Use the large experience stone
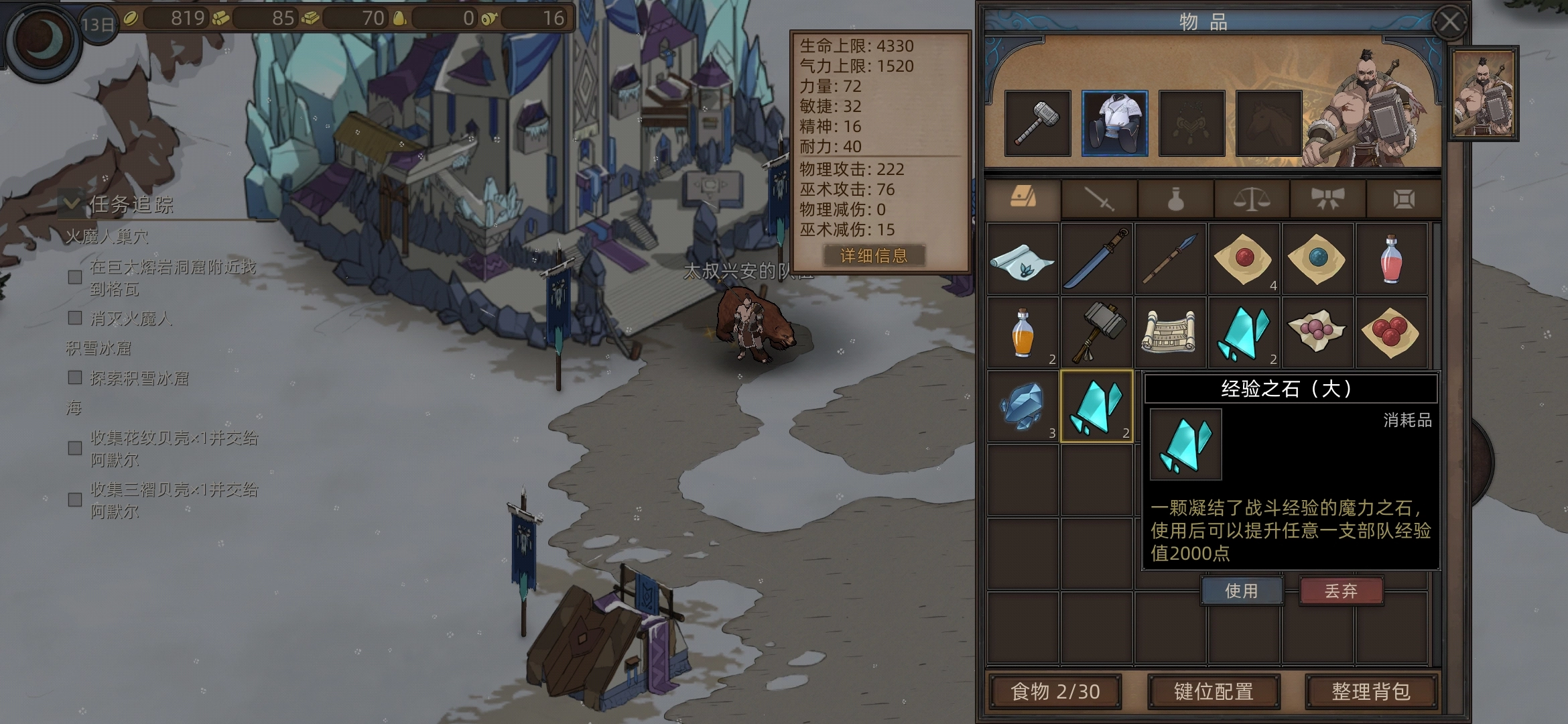Image resolution: width=1568 pixels, height=724 pixels. pos(1241,591)
